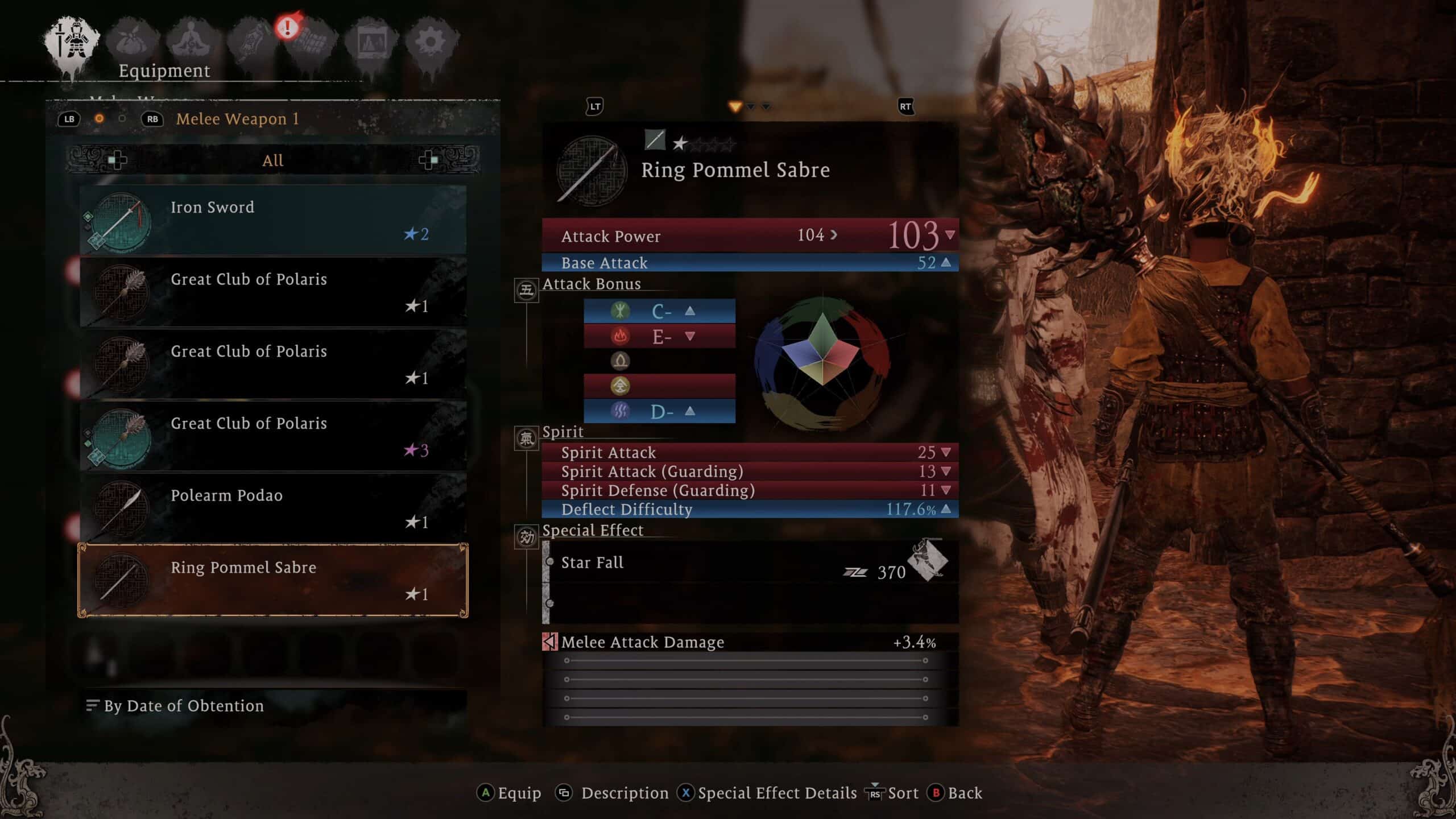The height and width of the screenshot is (819, 1456).
Task: Open the gear settings tab
Action: click(x=431, y=41)
